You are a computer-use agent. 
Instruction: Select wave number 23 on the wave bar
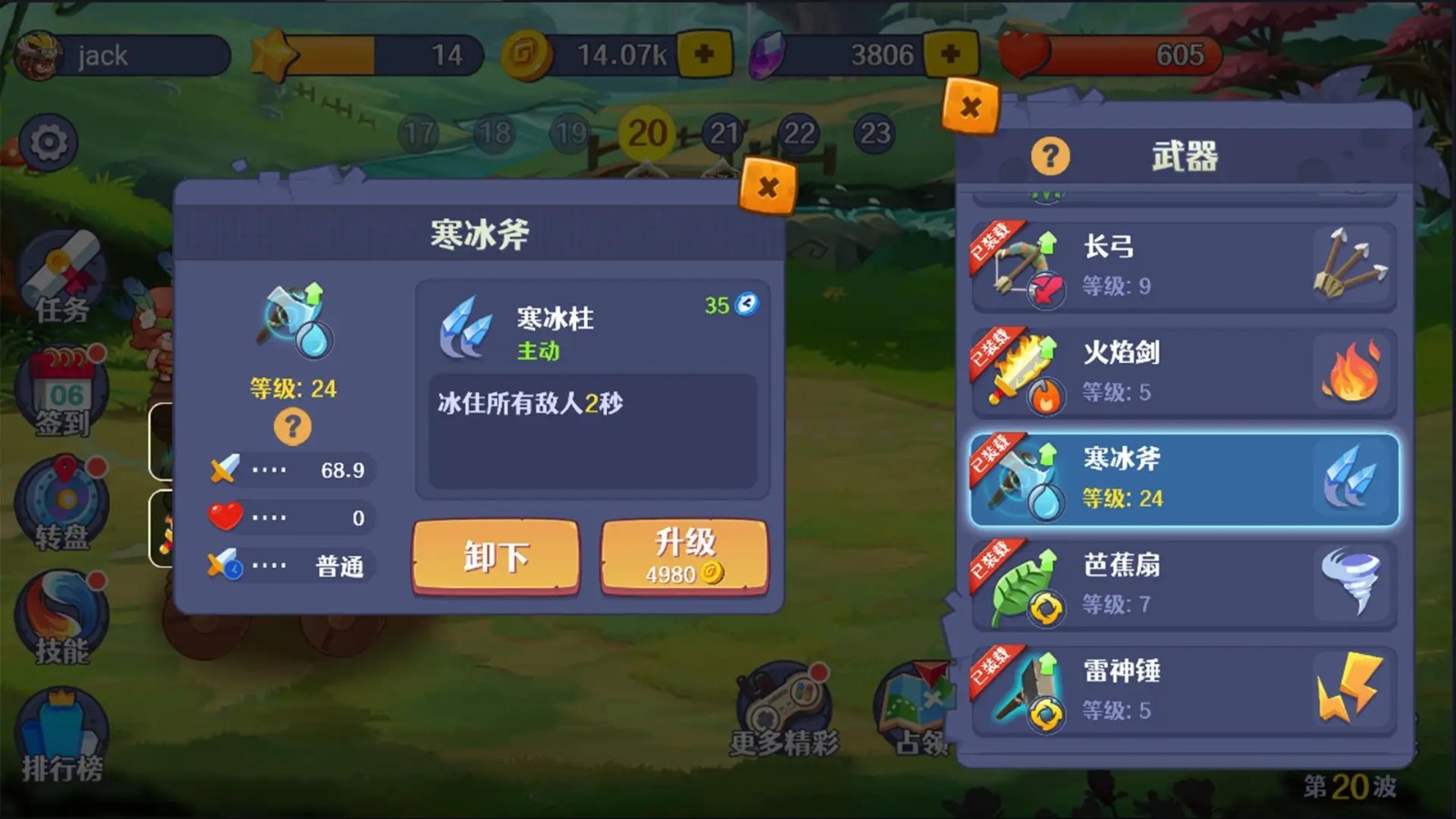pos(876,130)
